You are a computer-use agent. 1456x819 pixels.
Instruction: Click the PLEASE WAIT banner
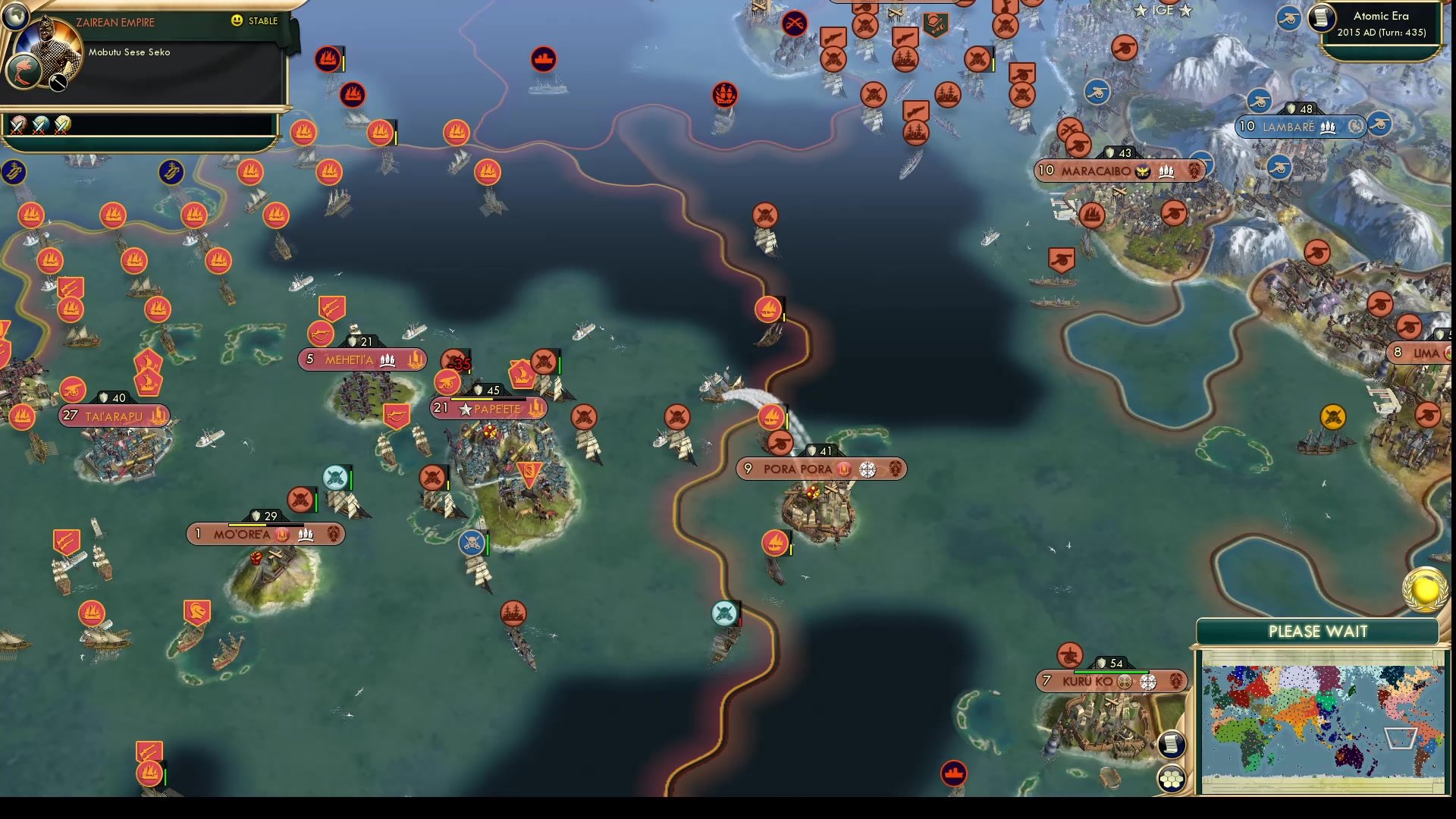[1317, 631]
